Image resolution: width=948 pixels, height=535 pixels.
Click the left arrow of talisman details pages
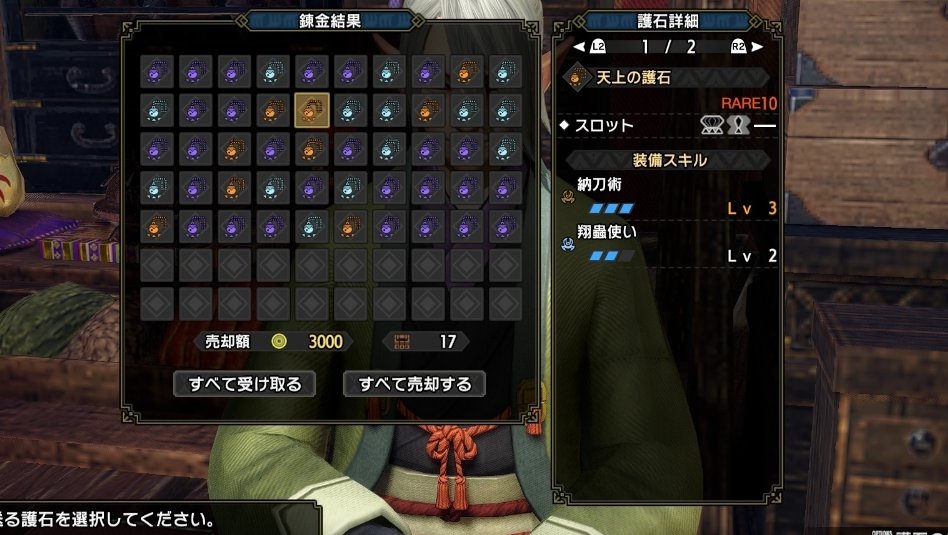point(578,46)
